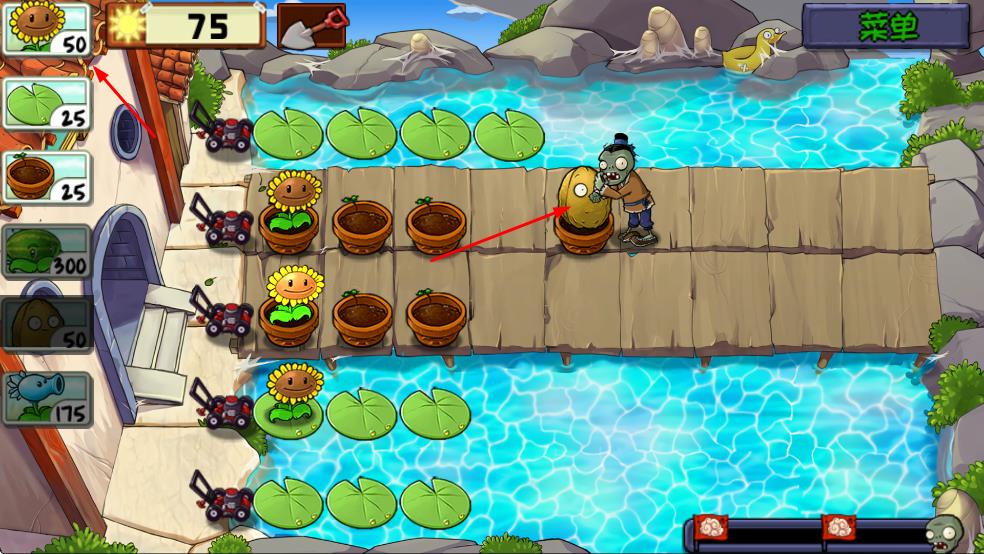984x554 pixels.
Task: Pick the Lily Pad seed packet
Action: [48, 103]
